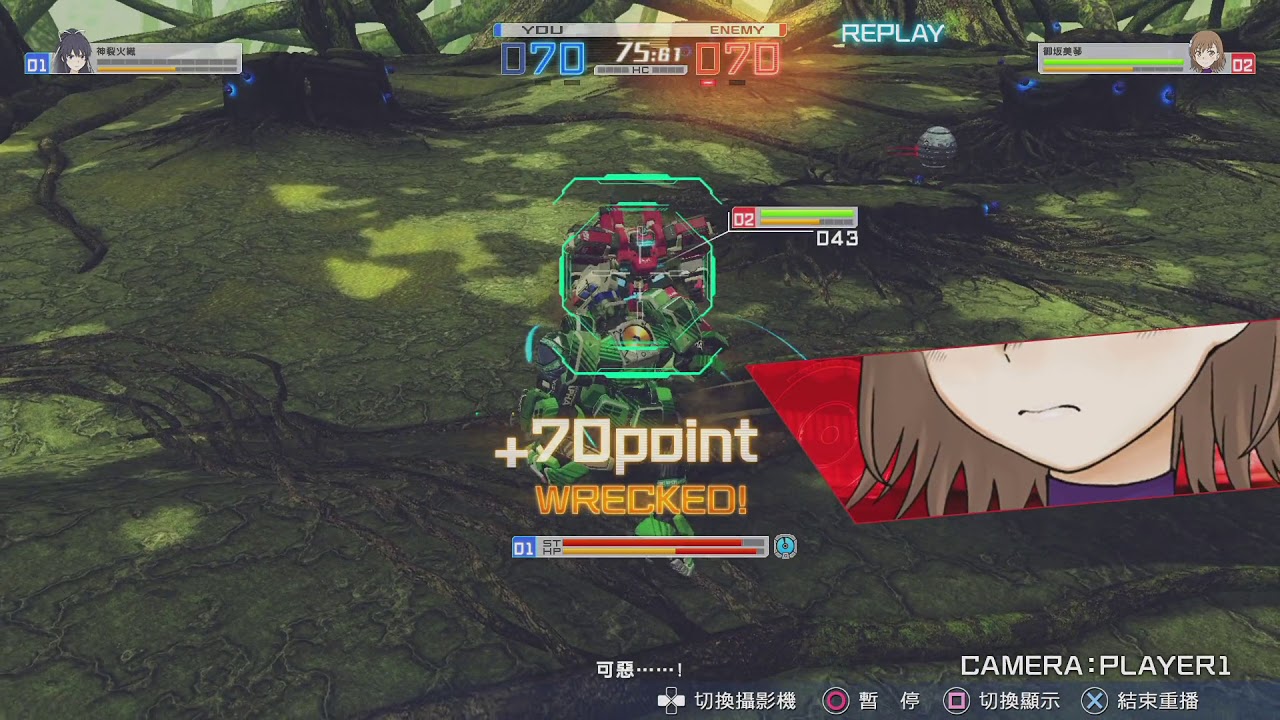Click the clock timer icon beside HP bar
Viewport: 1280px width, 720px height.
[x=784, y=545]
